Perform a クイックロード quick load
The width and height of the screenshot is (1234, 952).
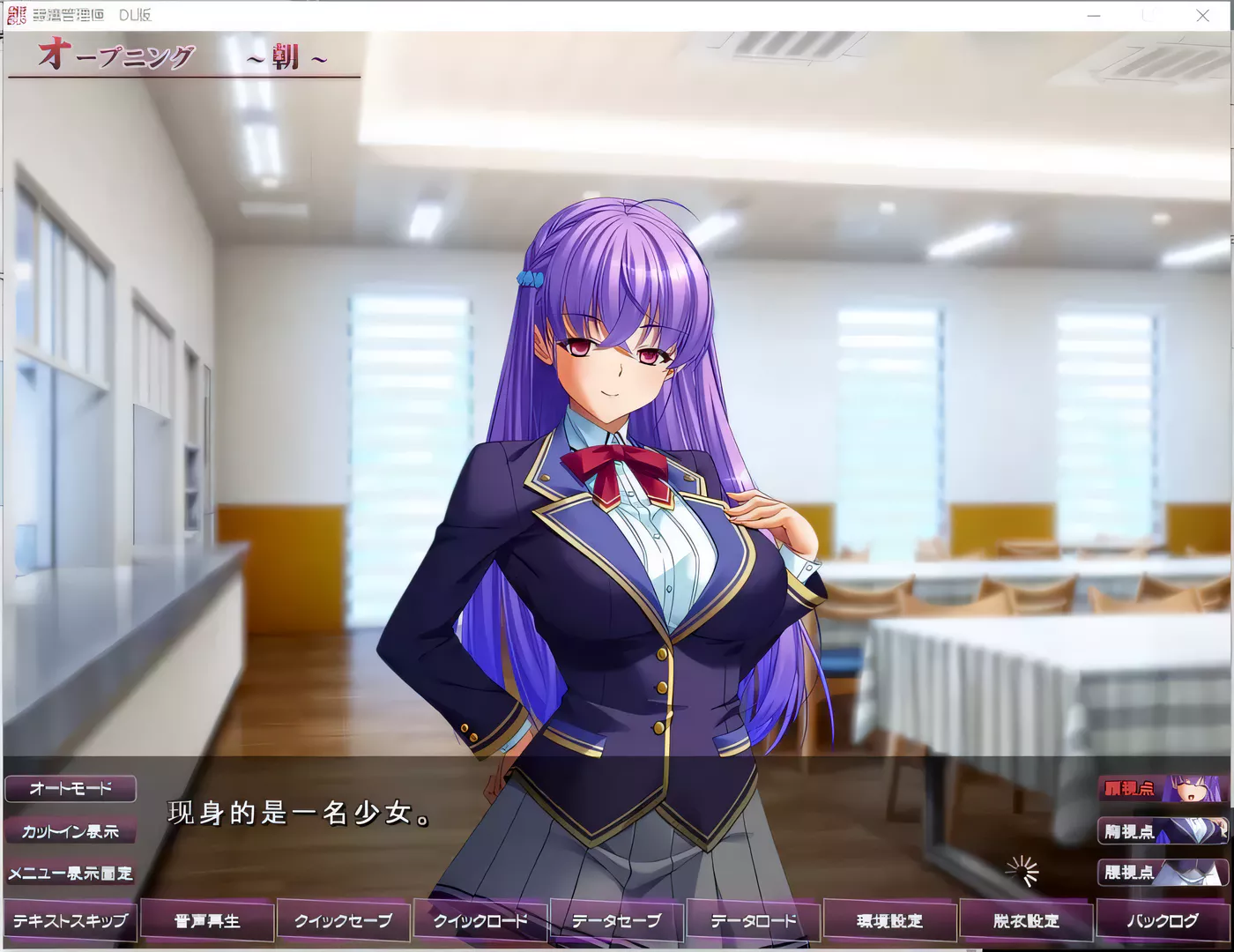point(479,919)
